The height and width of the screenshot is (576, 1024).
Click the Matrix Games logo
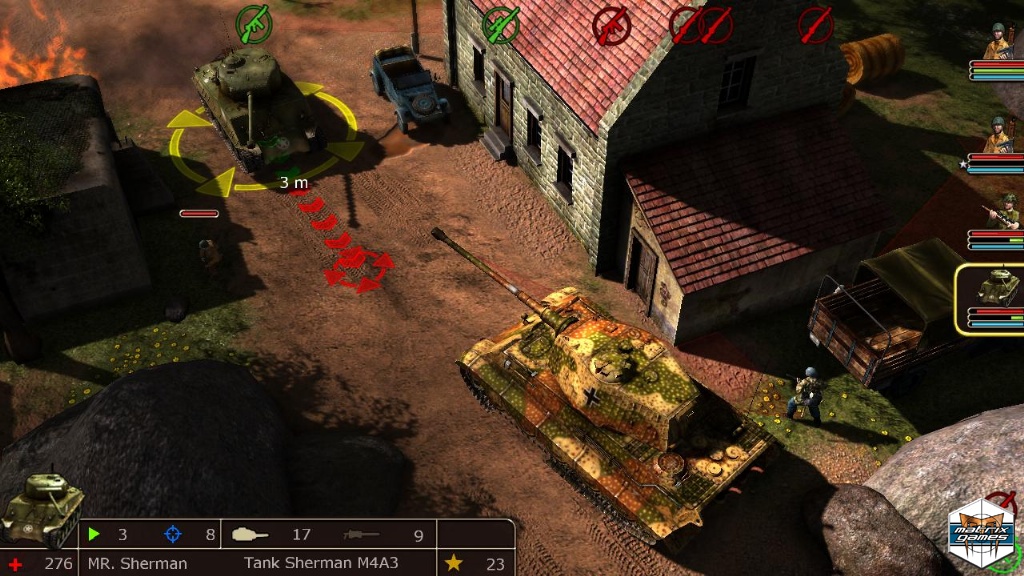[980, 530]
